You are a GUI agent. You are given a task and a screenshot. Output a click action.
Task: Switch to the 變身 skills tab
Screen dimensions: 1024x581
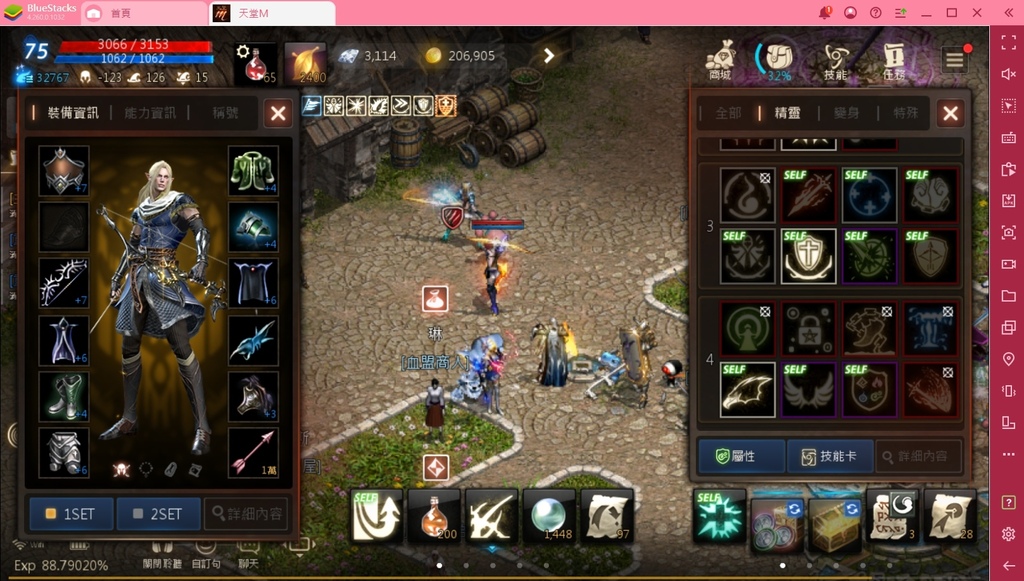[x=846, y=113]
